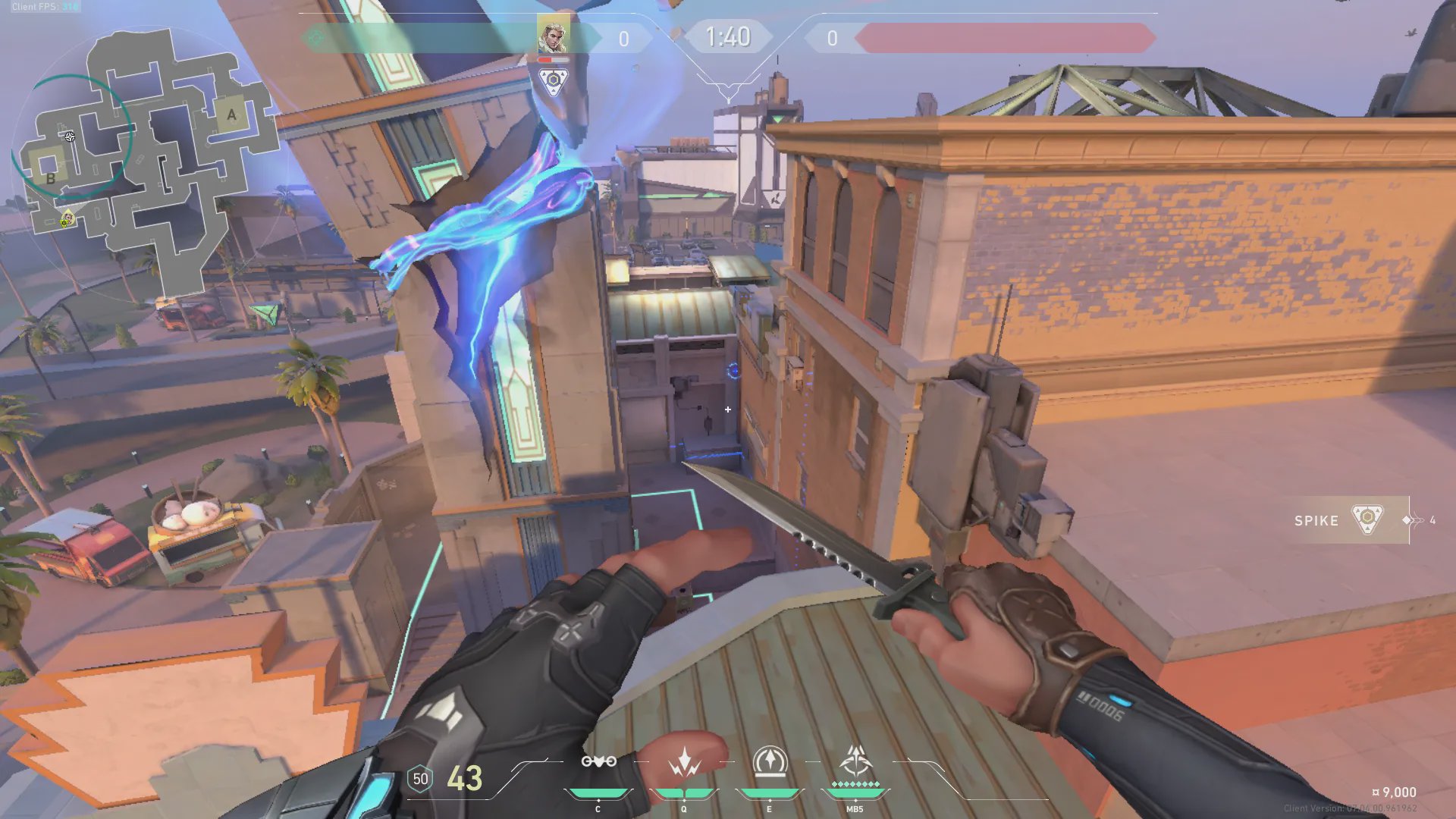Viewport: 1456px width, 819px height.
Task: Select the A site marker on minimap
Action: click(231, 115)
